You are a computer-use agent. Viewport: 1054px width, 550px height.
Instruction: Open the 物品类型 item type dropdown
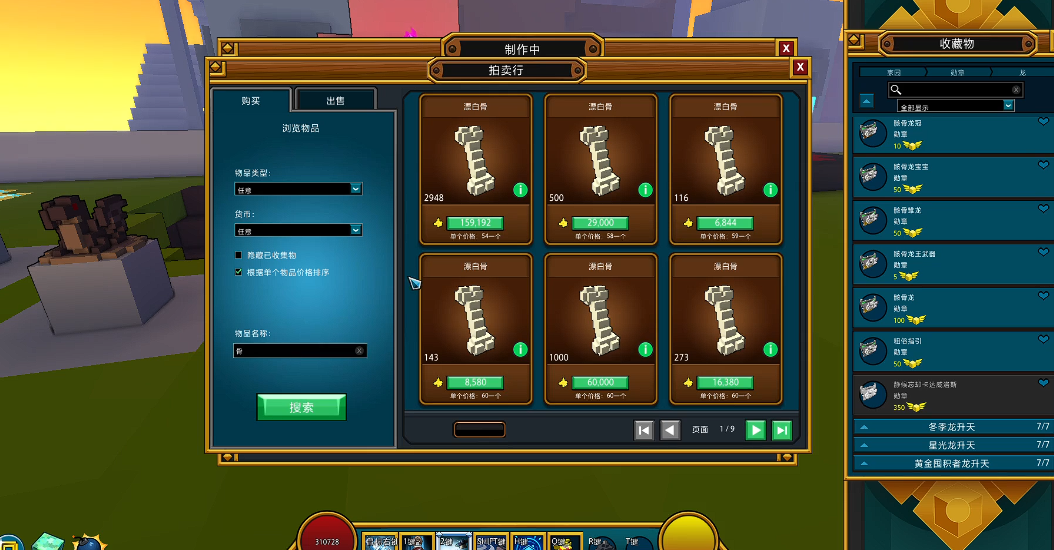tap(298, 189)
